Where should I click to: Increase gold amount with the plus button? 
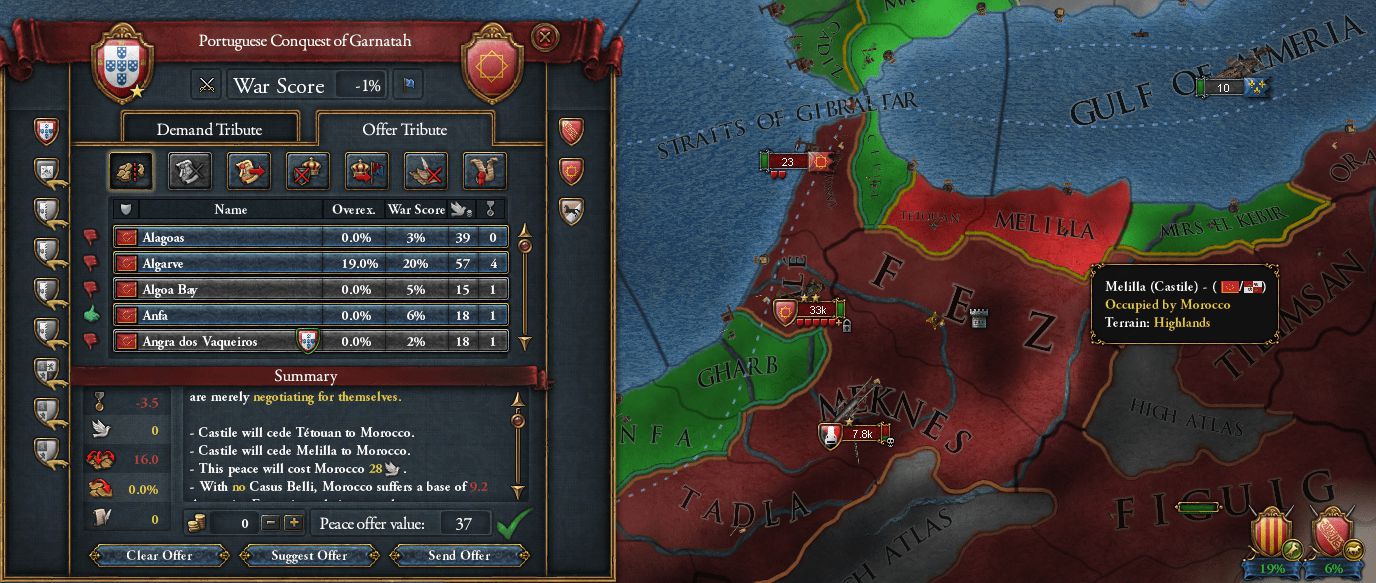293,523
